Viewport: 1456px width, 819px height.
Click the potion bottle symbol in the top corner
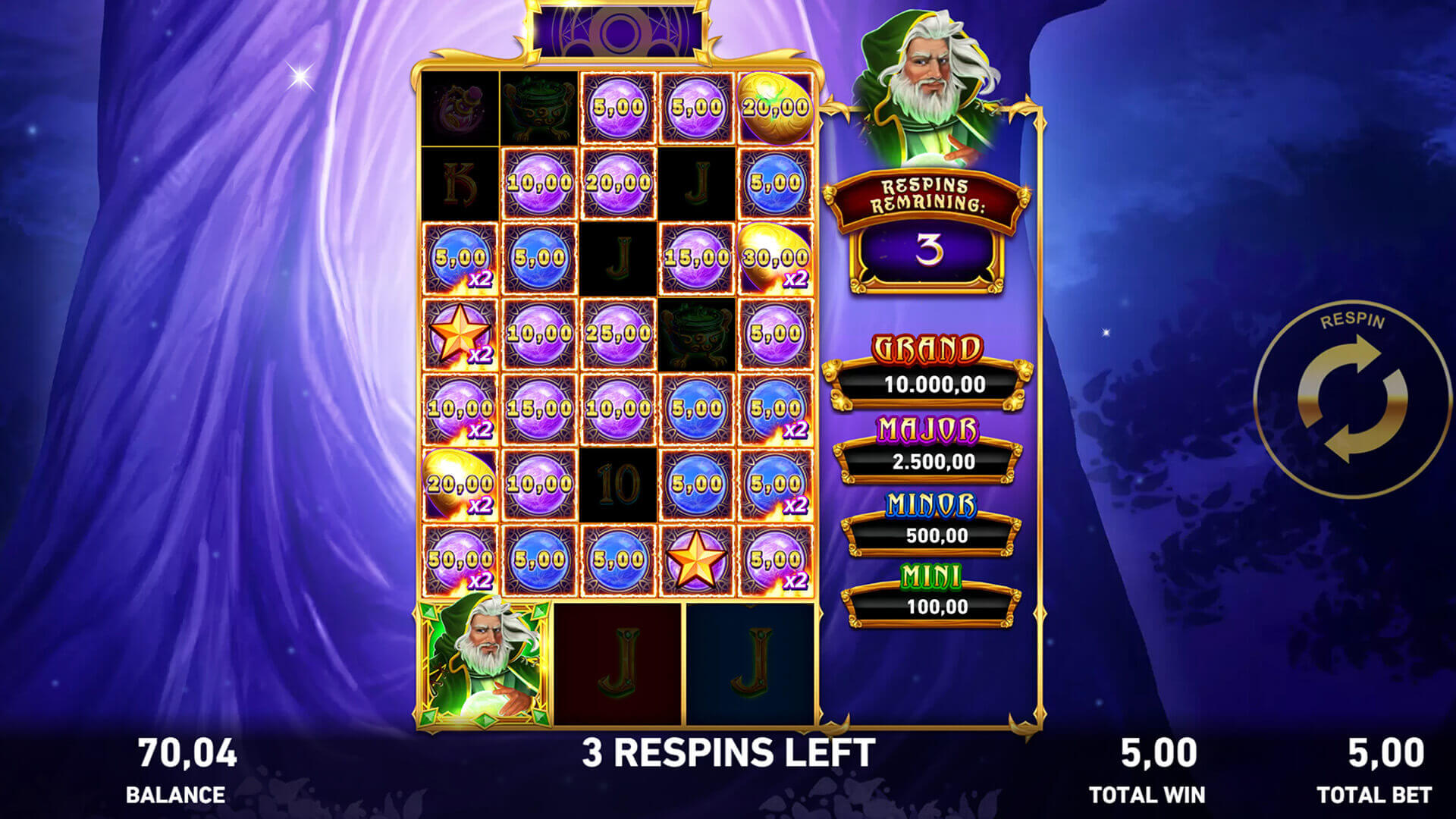459,106
